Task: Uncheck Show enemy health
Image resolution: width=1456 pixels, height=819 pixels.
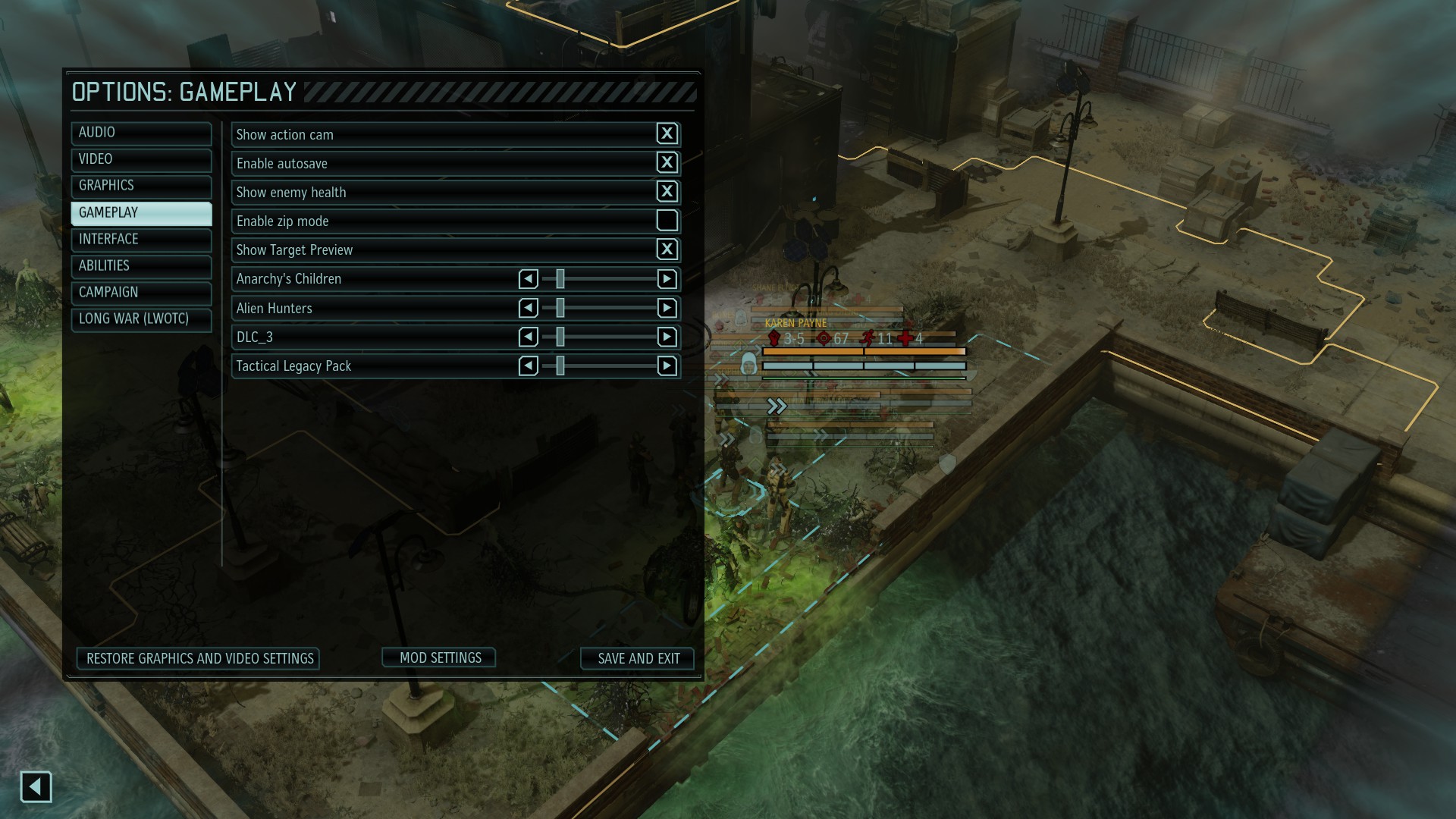Action: click(x=667, y=191)
